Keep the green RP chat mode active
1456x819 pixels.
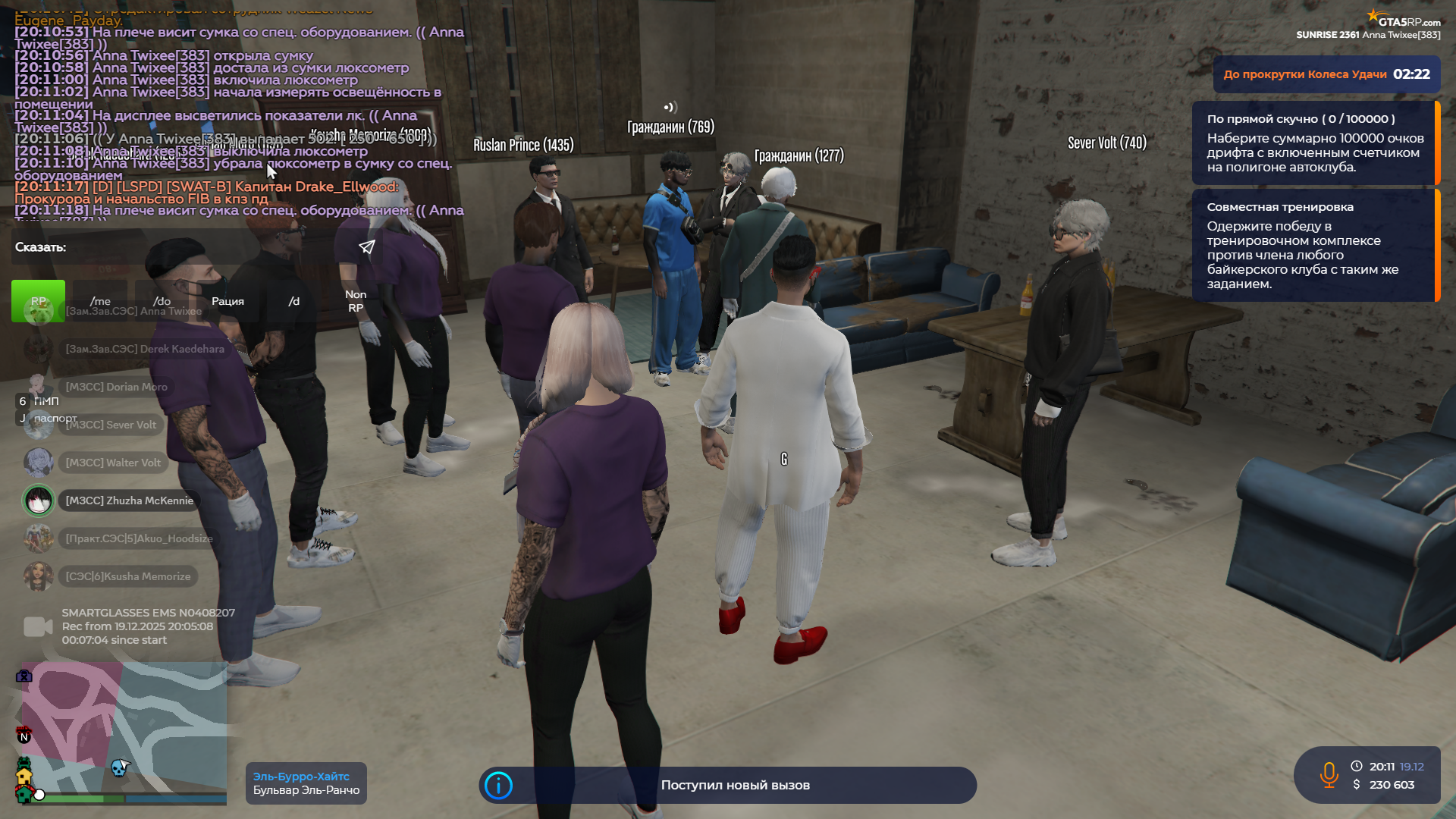37,301
